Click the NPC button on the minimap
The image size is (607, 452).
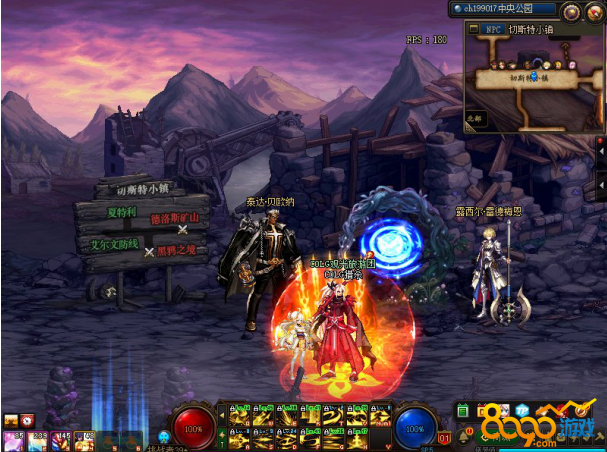click(493, 30)
